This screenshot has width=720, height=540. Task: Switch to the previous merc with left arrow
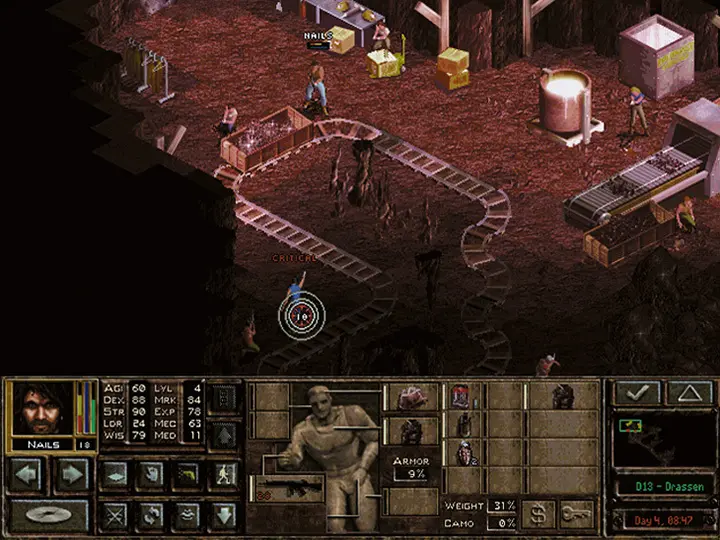28,473
